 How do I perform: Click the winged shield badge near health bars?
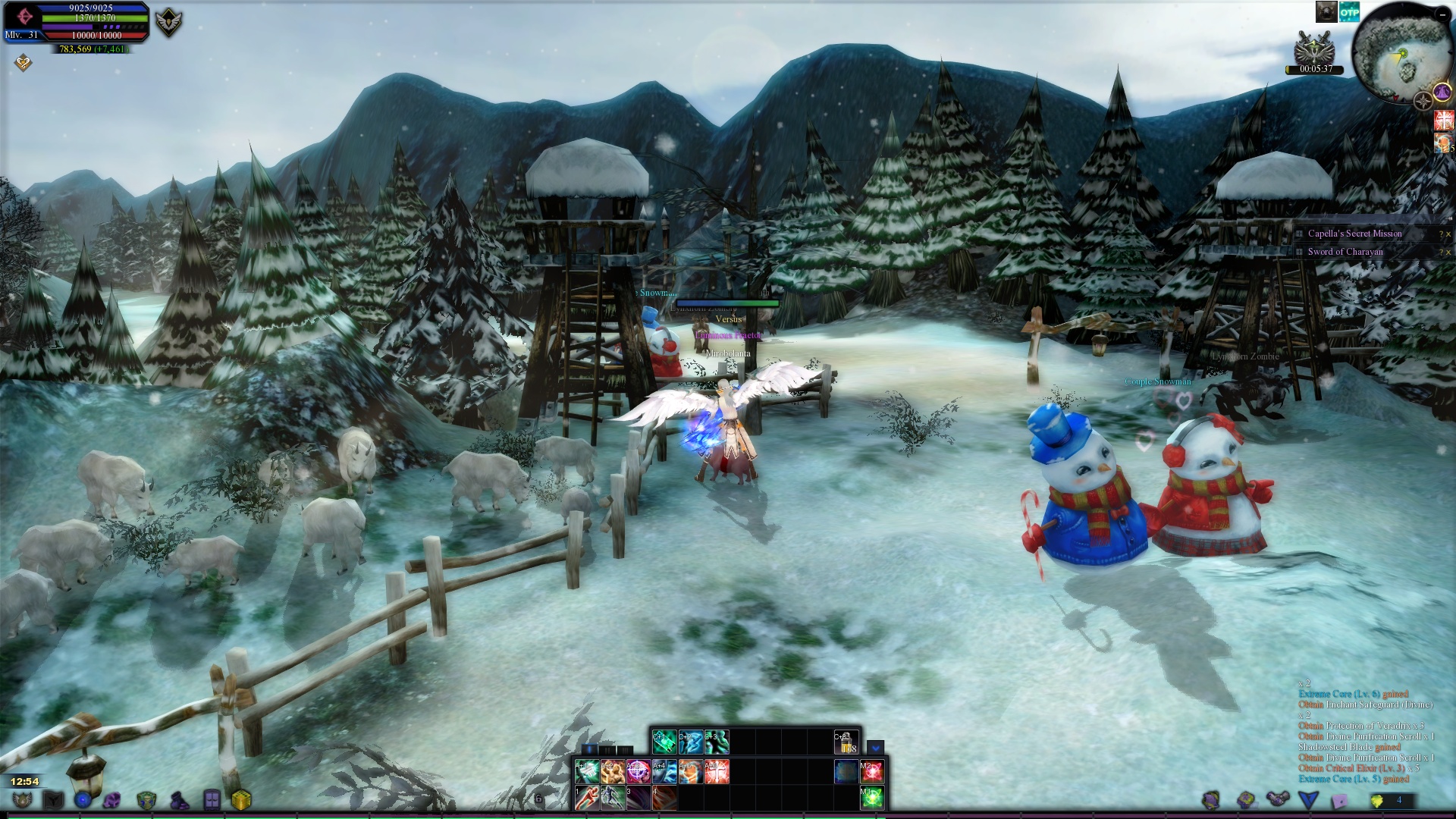click(x=168, y=23)
